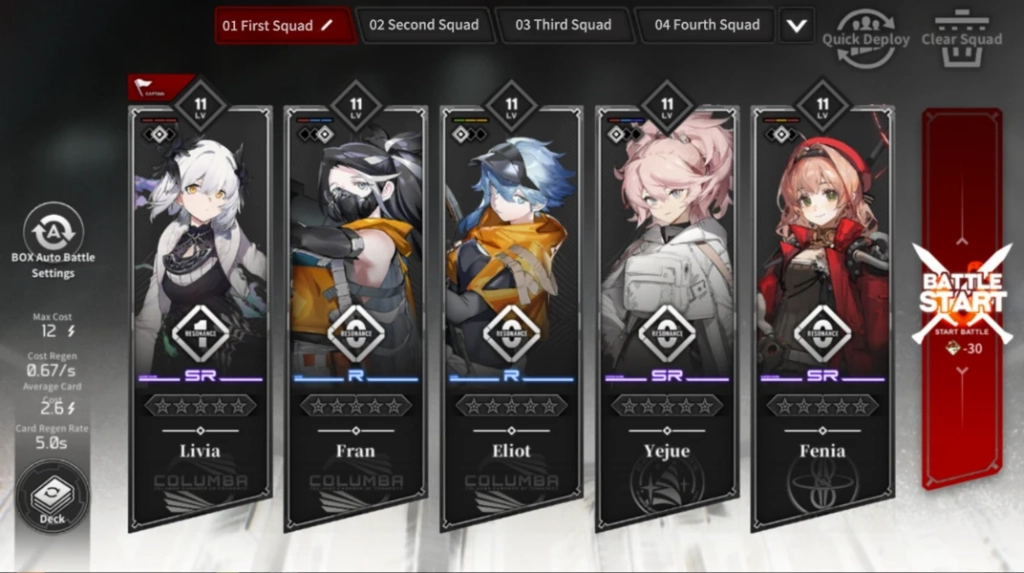Clear Squad using the trash icon

tap(961, 38)
